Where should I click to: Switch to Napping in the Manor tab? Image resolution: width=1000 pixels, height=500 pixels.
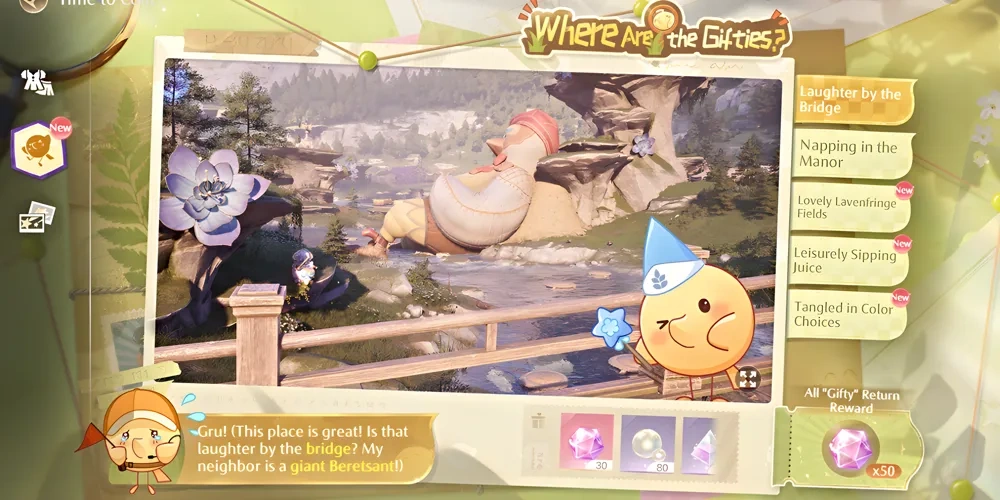tap(848, 154)
